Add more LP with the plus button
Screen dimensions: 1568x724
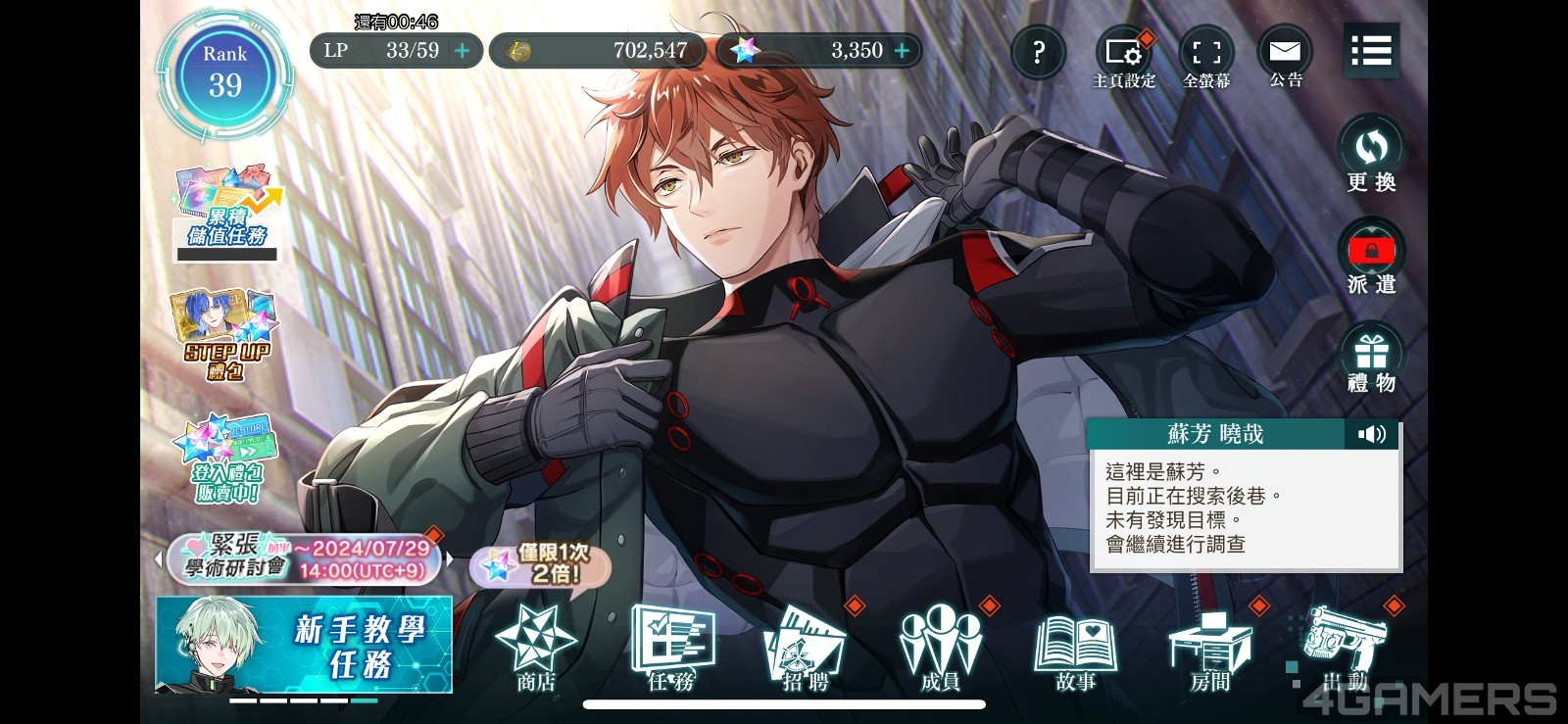pyautogui.click(x=463, y=51)
